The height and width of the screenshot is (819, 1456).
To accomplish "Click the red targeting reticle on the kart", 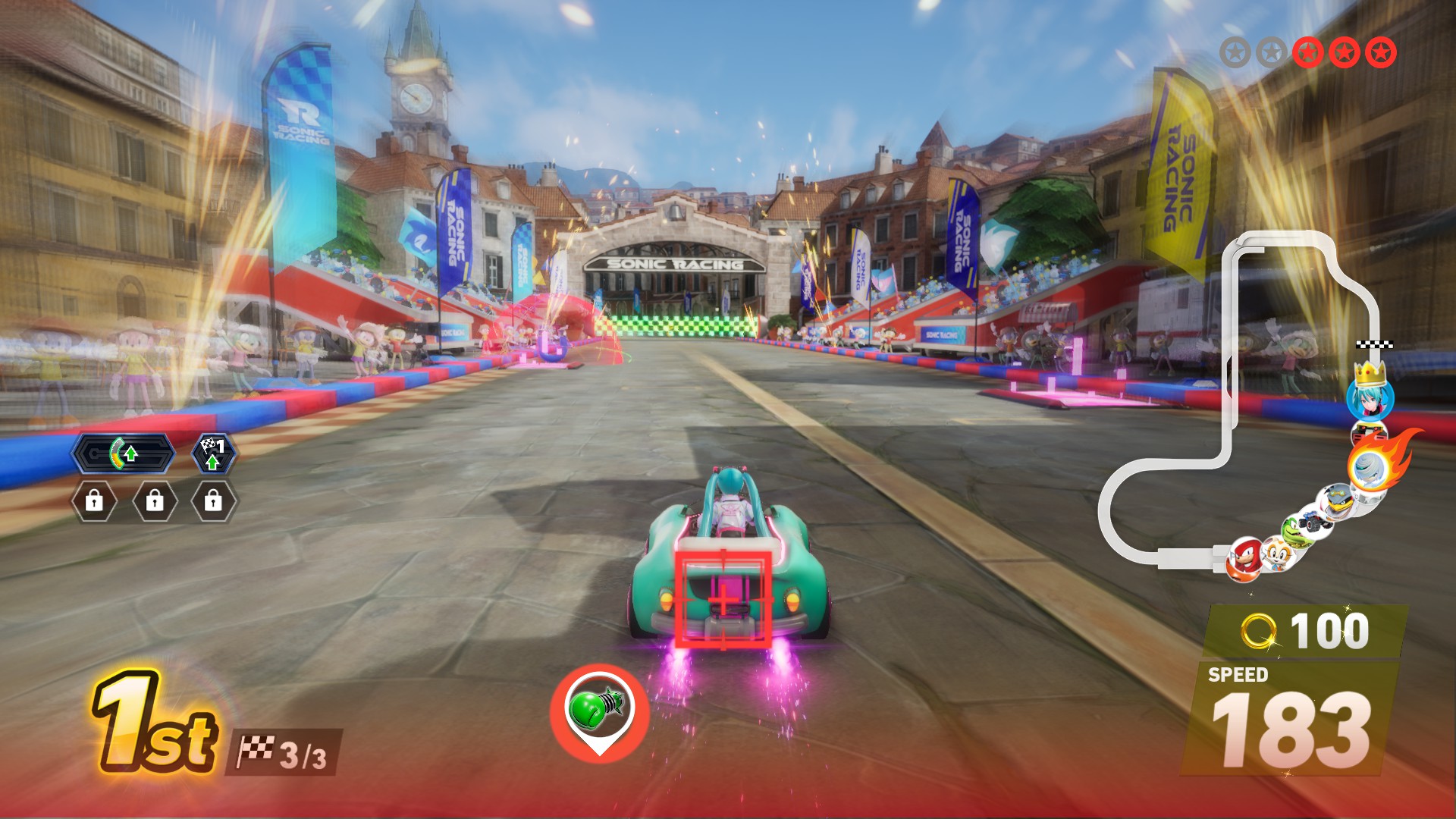I will [723, 599].
